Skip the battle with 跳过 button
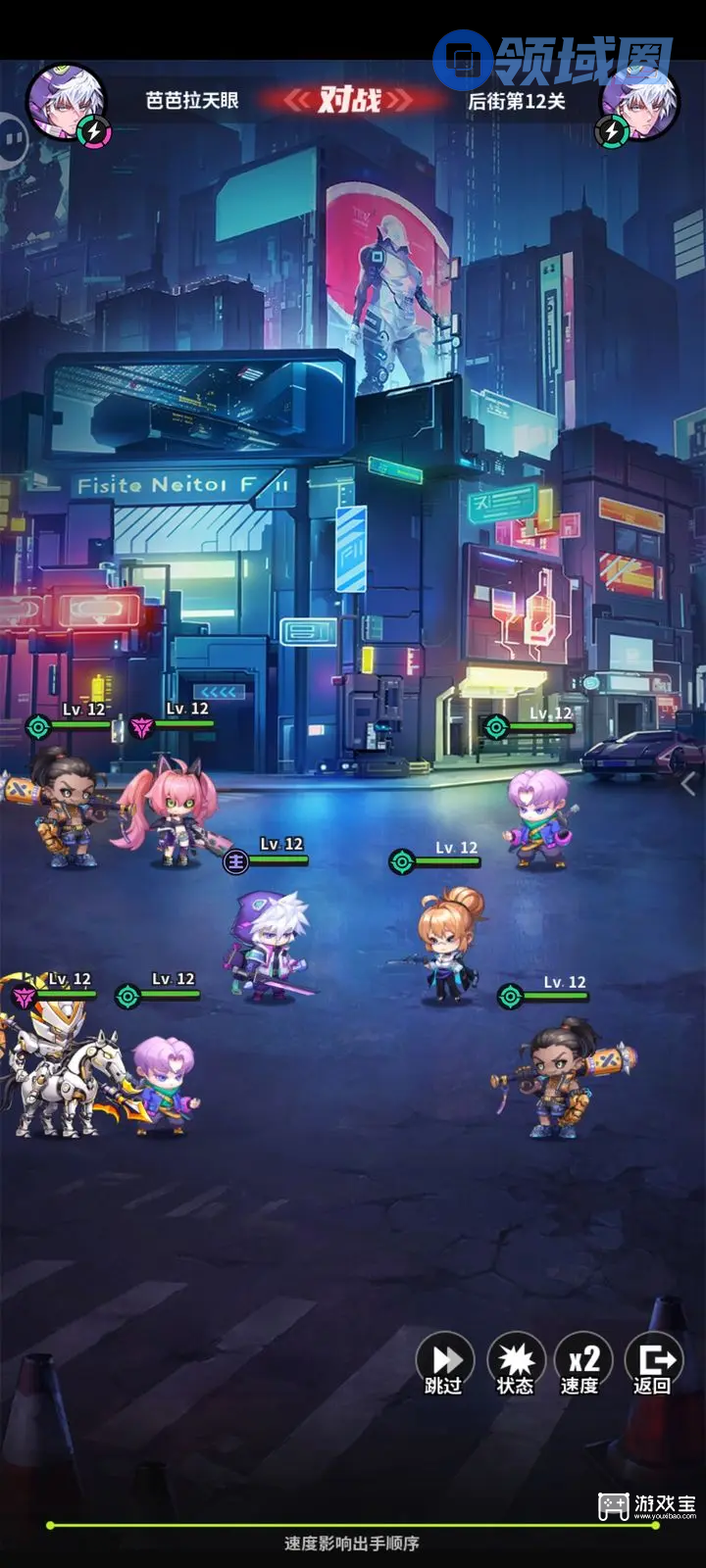706x1568 pixels. tap(446, 1362)
